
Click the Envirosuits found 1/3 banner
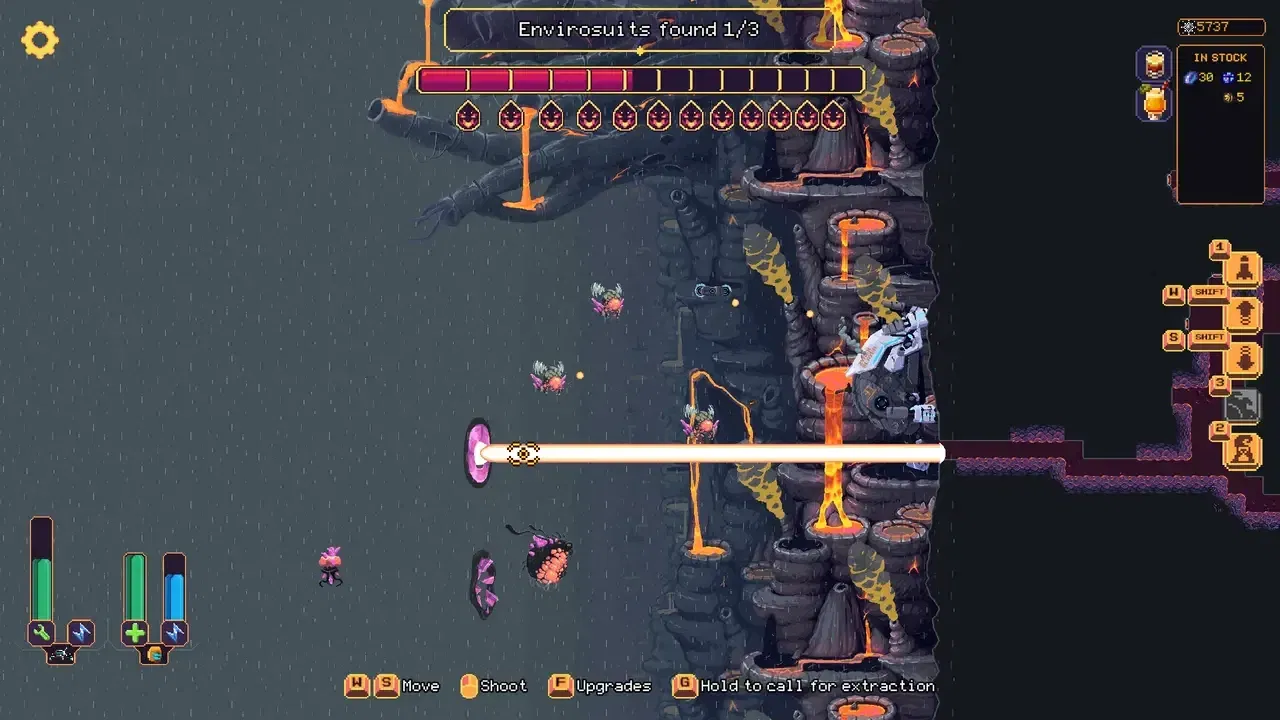pyautogui.click(x=638, y=29)
